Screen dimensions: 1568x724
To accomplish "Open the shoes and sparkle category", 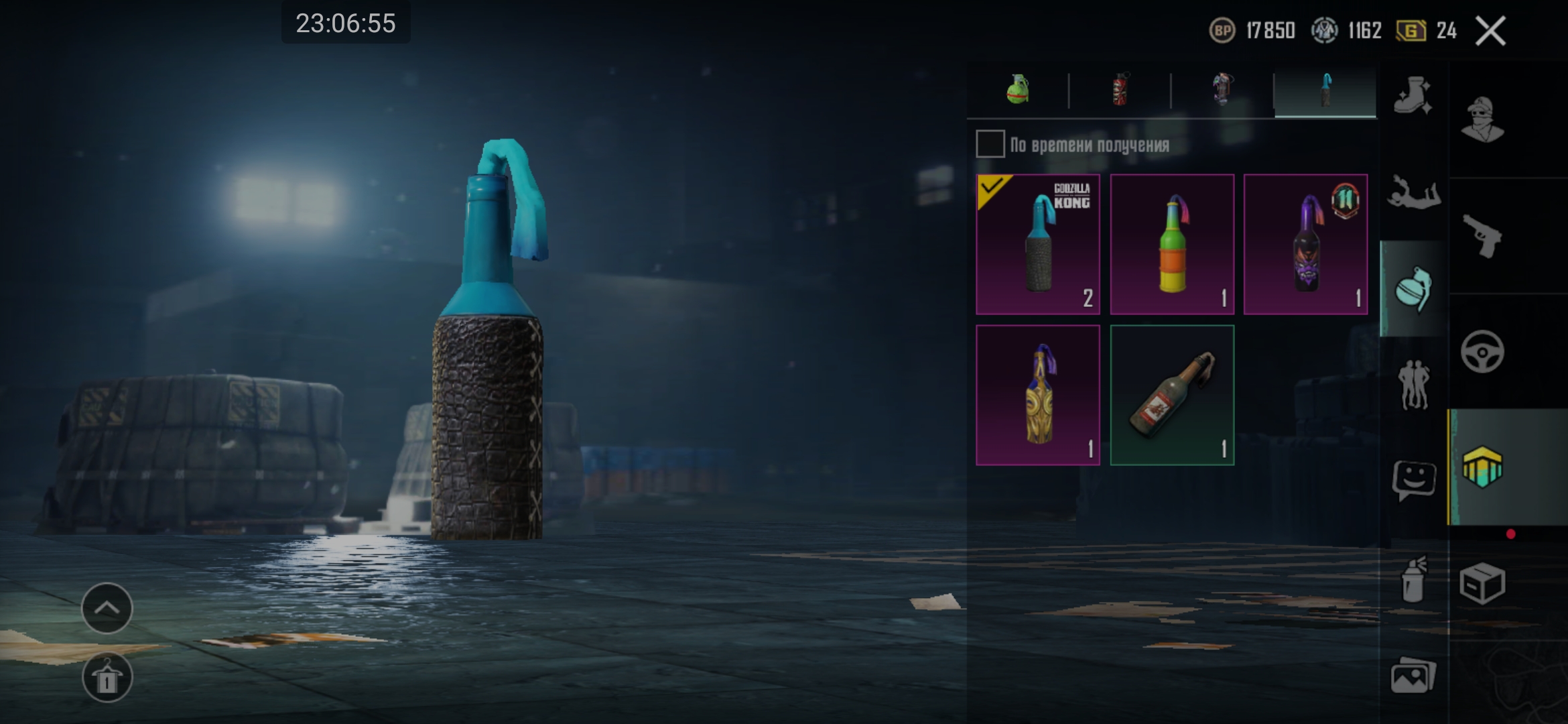I will (1413, 97).
